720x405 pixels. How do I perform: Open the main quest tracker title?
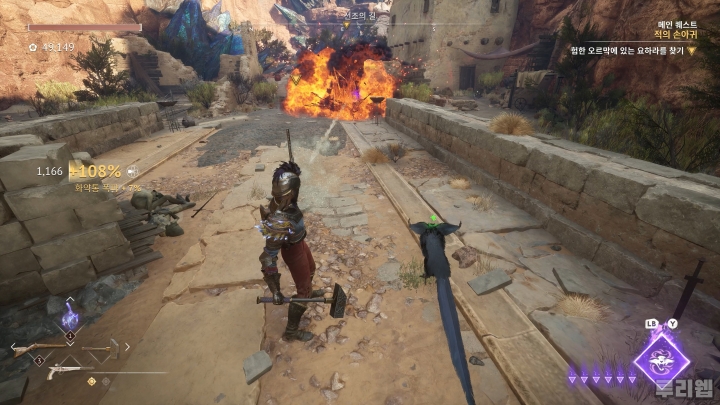pos(676,33)
